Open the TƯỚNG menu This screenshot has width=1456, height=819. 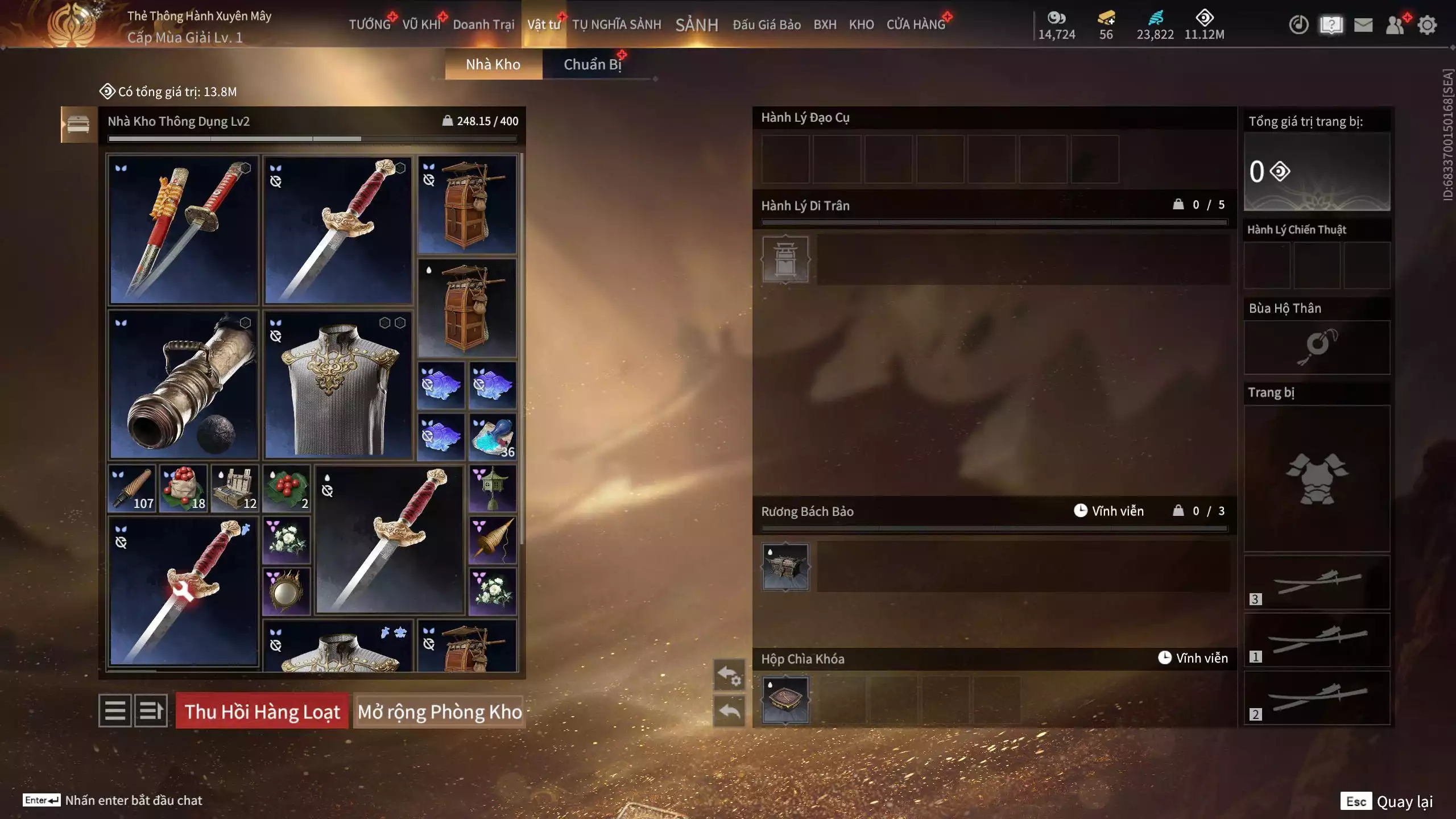click(x=370, y=24)
